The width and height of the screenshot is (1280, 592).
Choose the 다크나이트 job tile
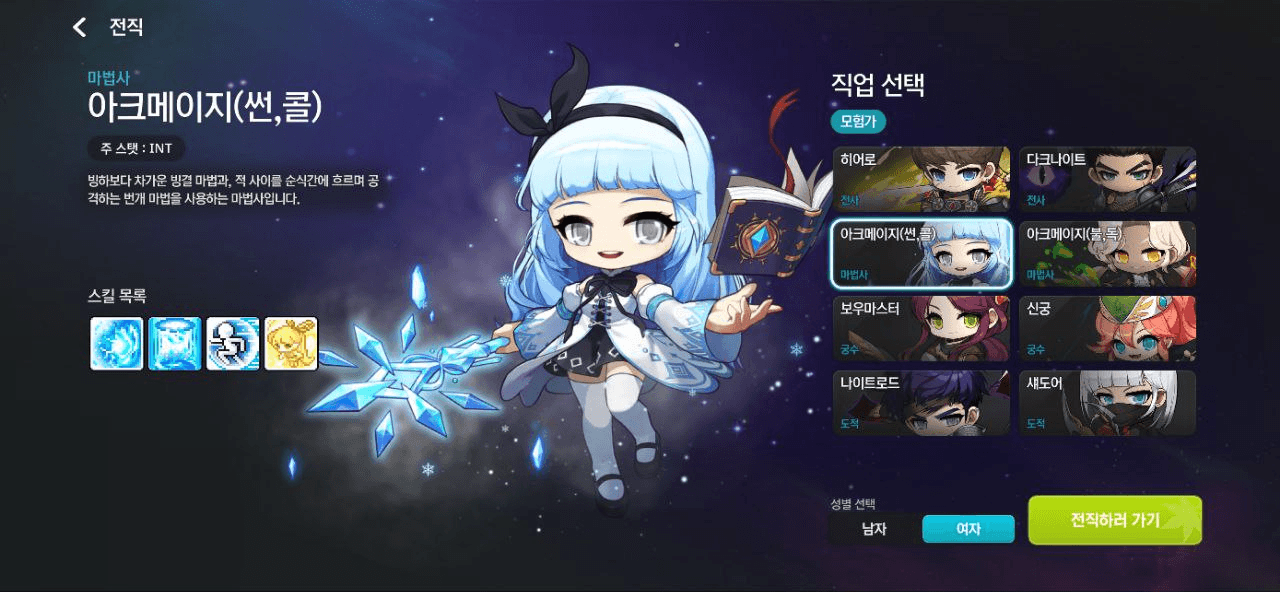coord(1107,180)
